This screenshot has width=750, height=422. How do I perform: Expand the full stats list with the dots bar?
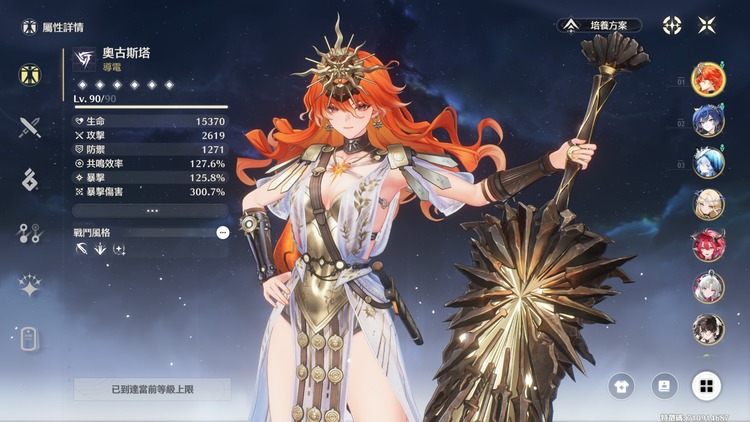[151, 211]
